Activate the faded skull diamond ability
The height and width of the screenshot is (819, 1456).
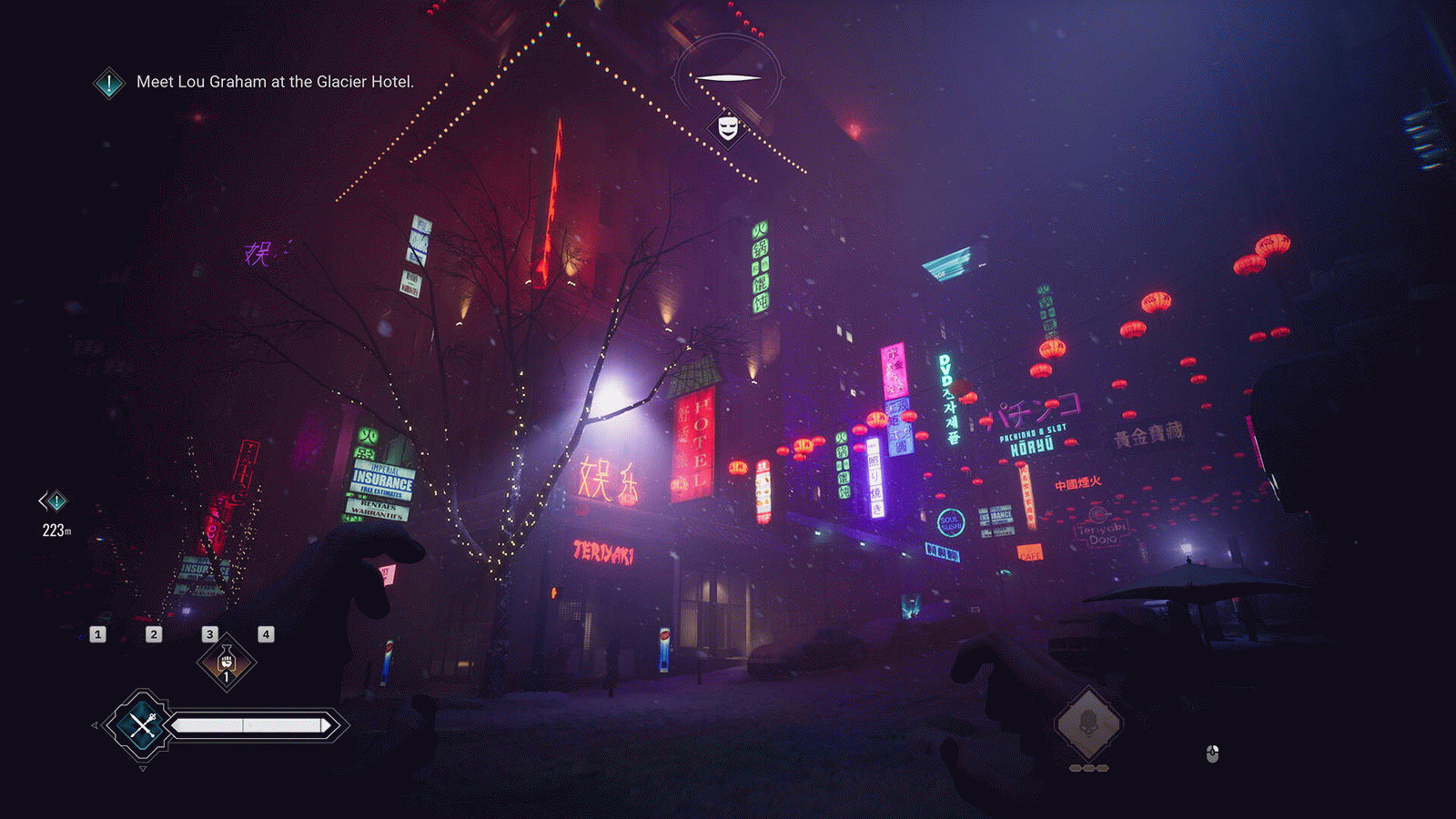coord(1088,724)
